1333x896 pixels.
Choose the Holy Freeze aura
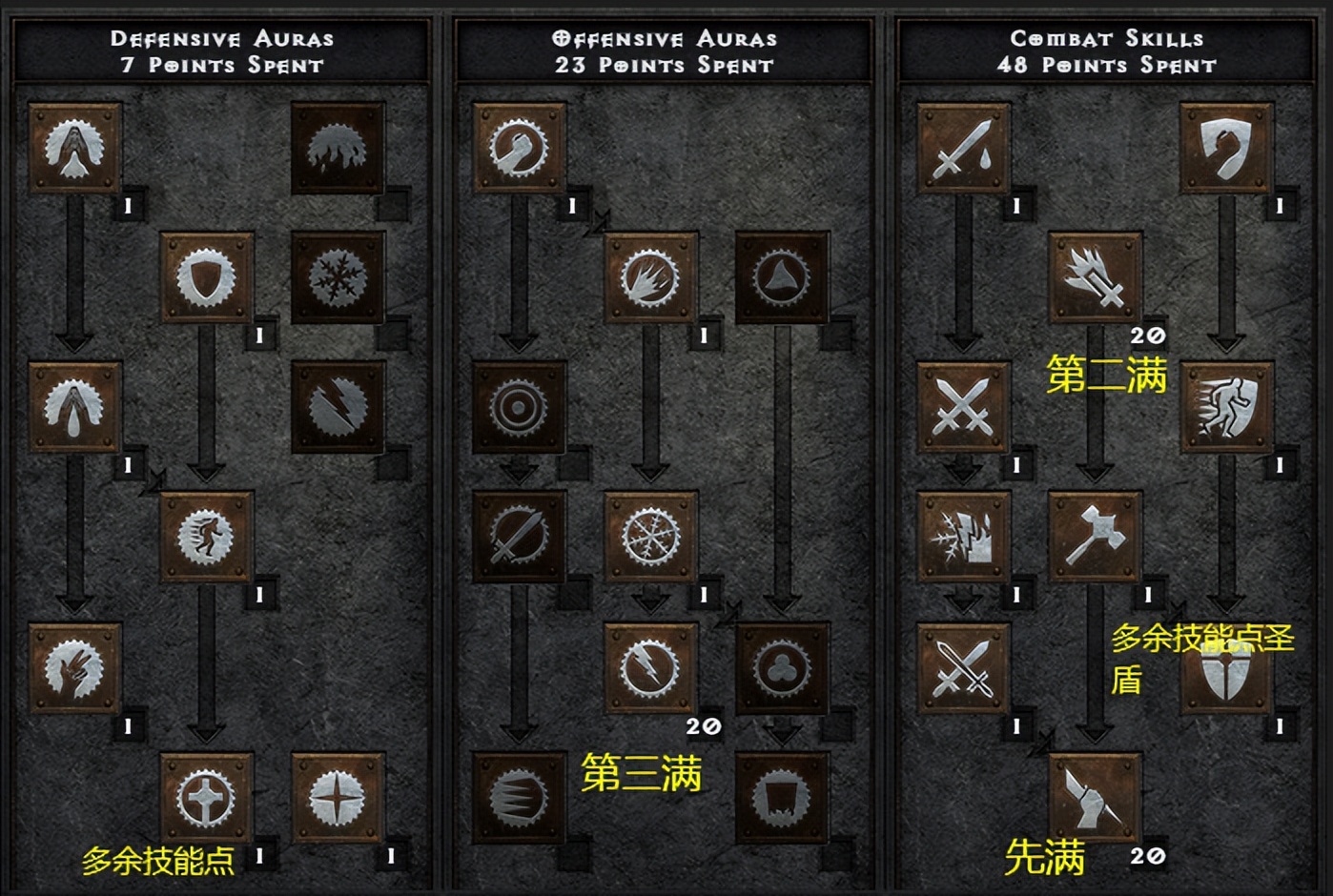click(650, 537)
